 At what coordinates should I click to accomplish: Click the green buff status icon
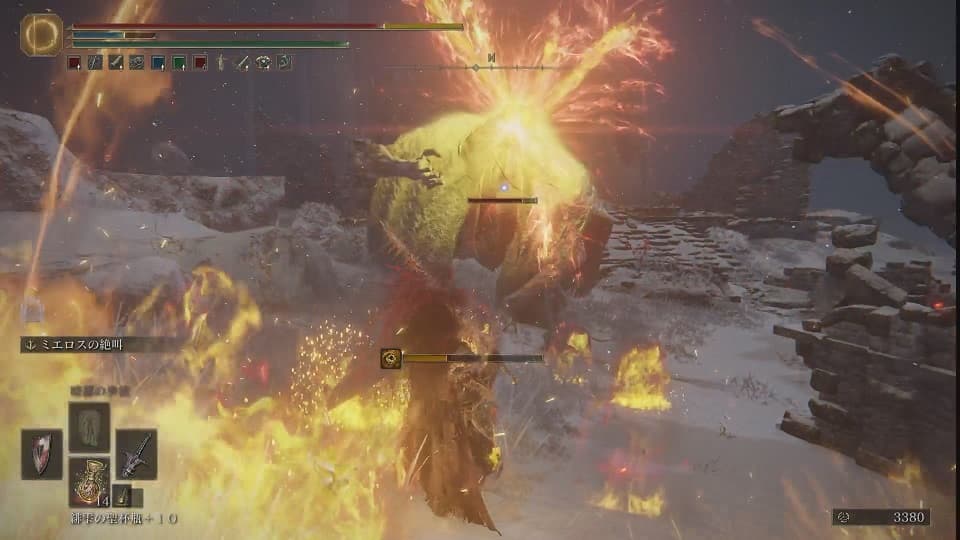point(178,62)
